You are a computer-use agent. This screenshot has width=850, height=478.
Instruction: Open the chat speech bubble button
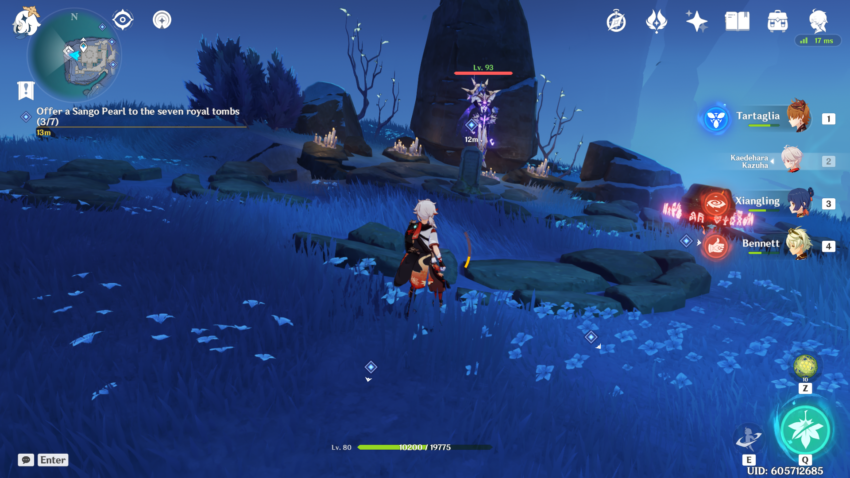pos(26,460)
